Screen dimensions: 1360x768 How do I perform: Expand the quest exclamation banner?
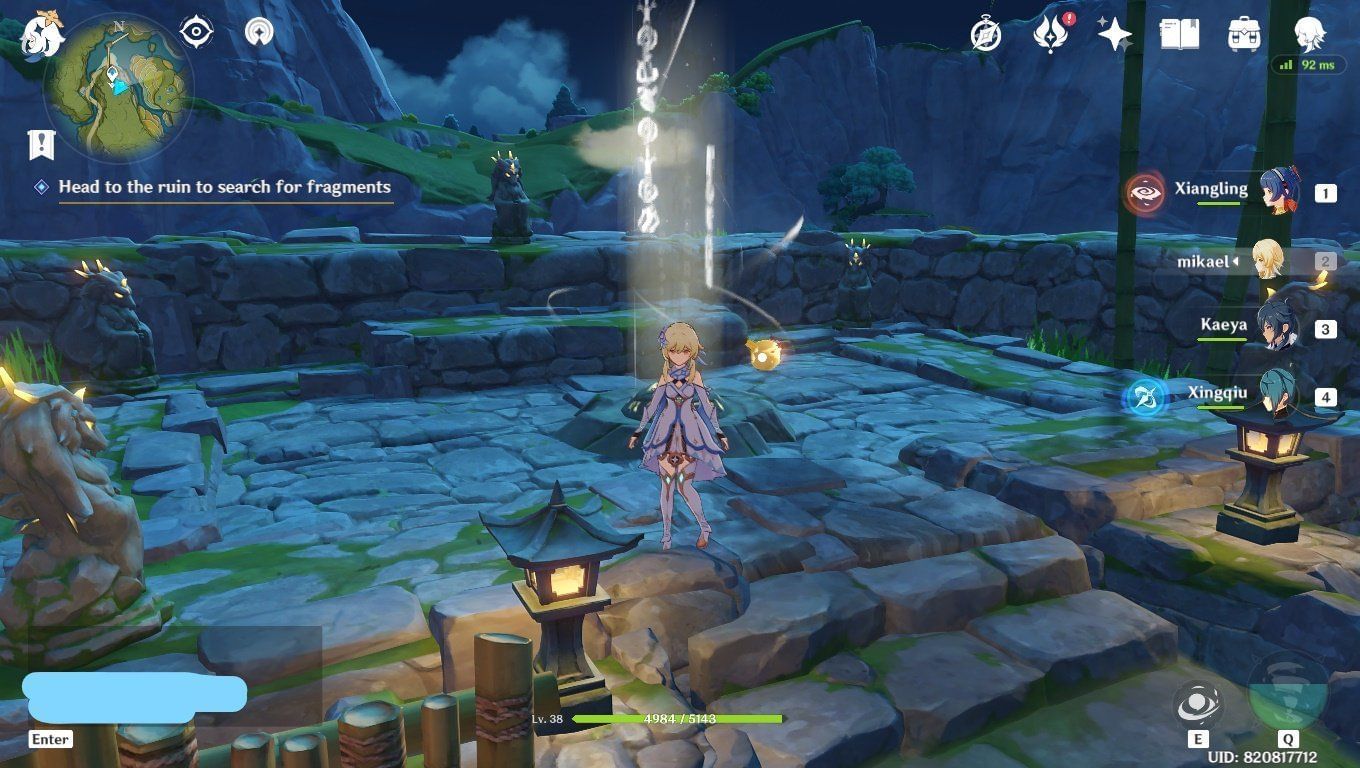pyautogui.click(x=40, y=143)
